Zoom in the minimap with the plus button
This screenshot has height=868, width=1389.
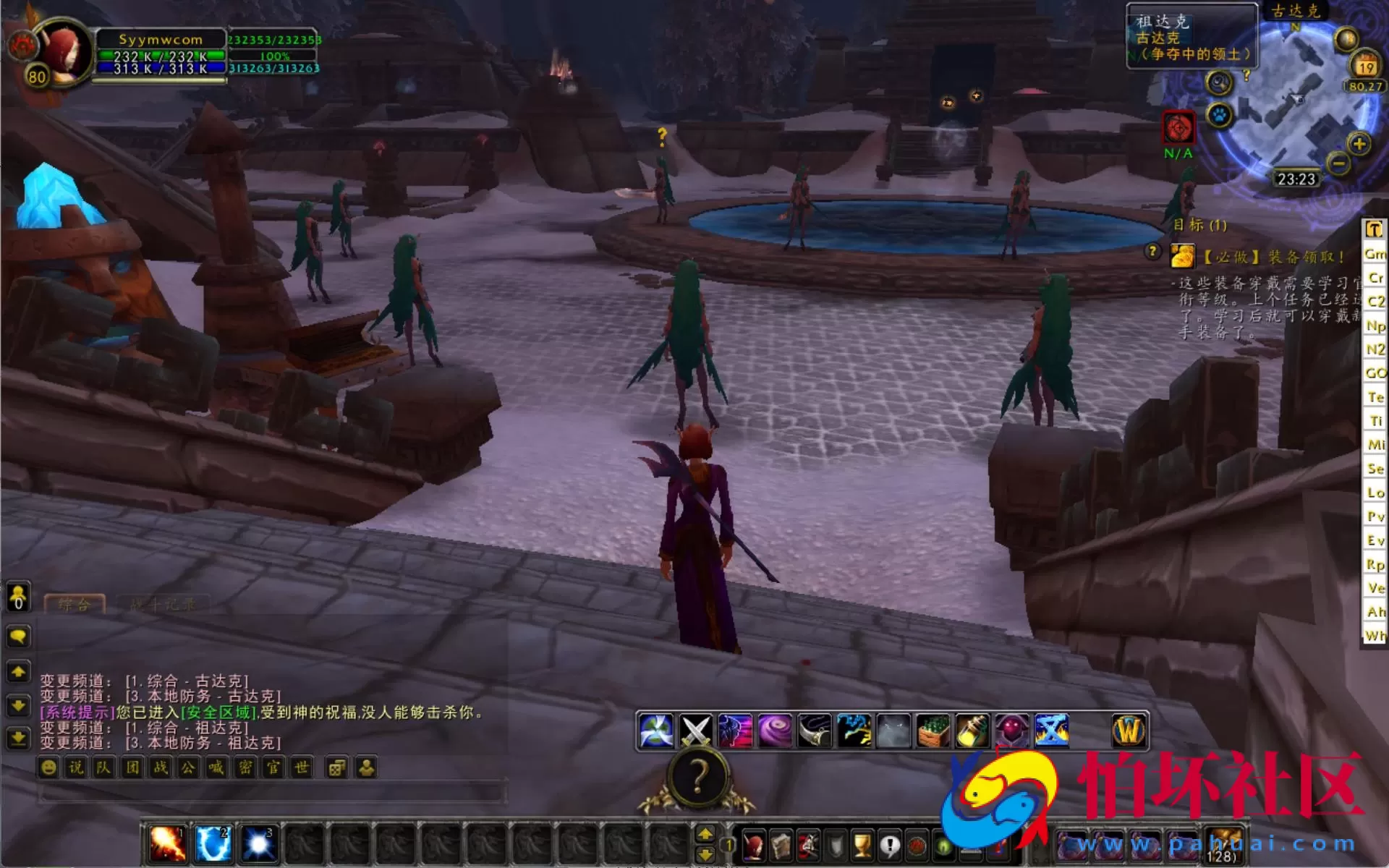[1358, 145]
